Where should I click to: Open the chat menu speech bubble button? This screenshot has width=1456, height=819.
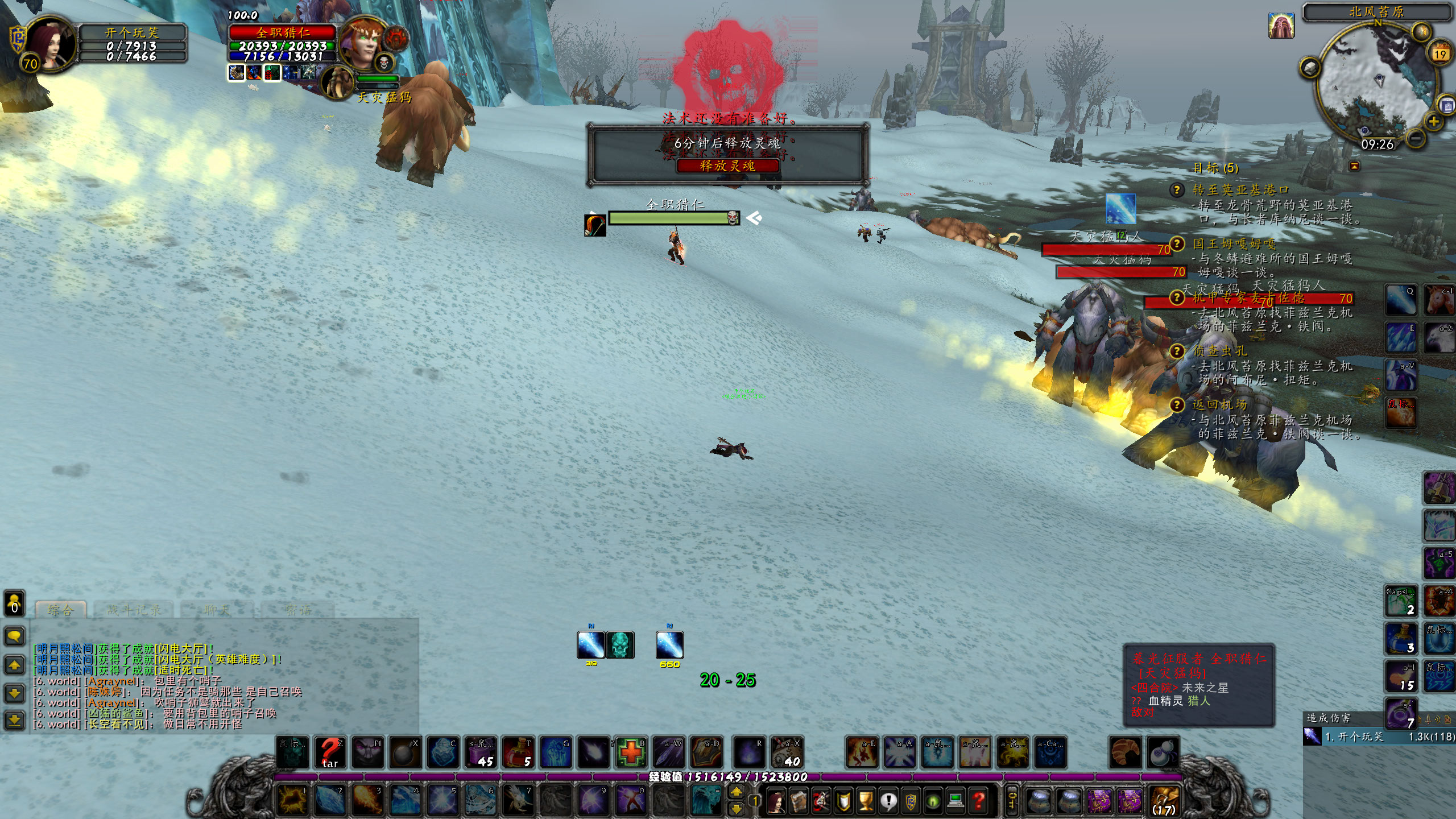[14, 636]
